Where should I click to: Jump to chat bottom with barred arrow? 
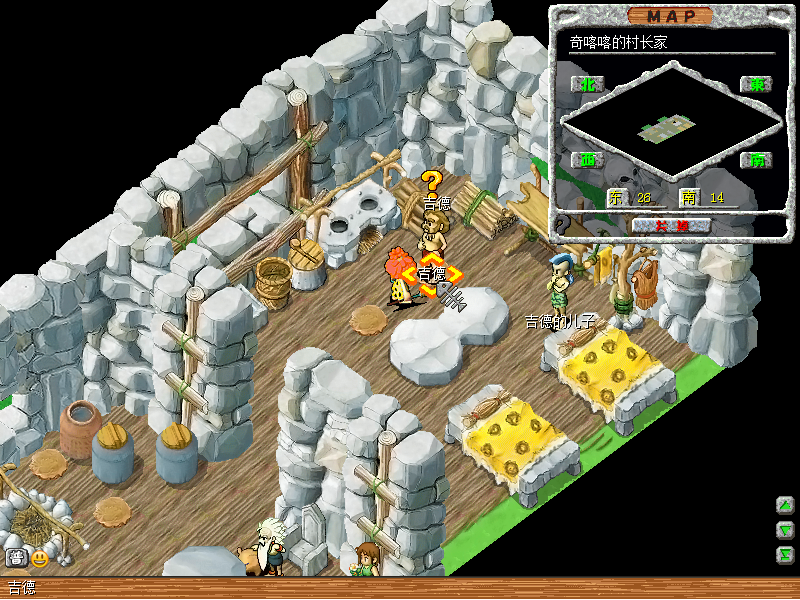click(x=786, y=554)
